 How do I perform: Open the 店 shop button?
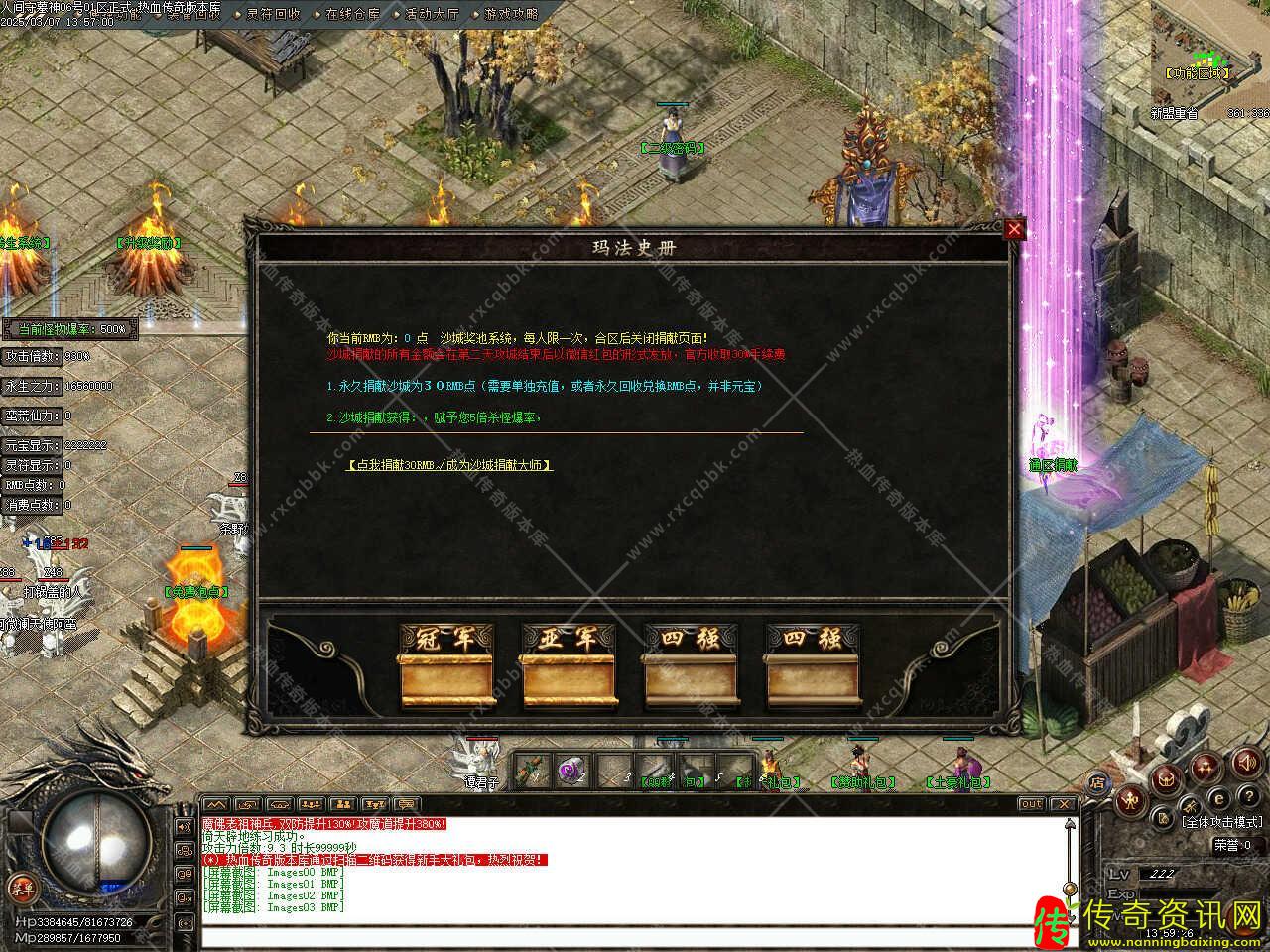click(x=1098, y=782)
